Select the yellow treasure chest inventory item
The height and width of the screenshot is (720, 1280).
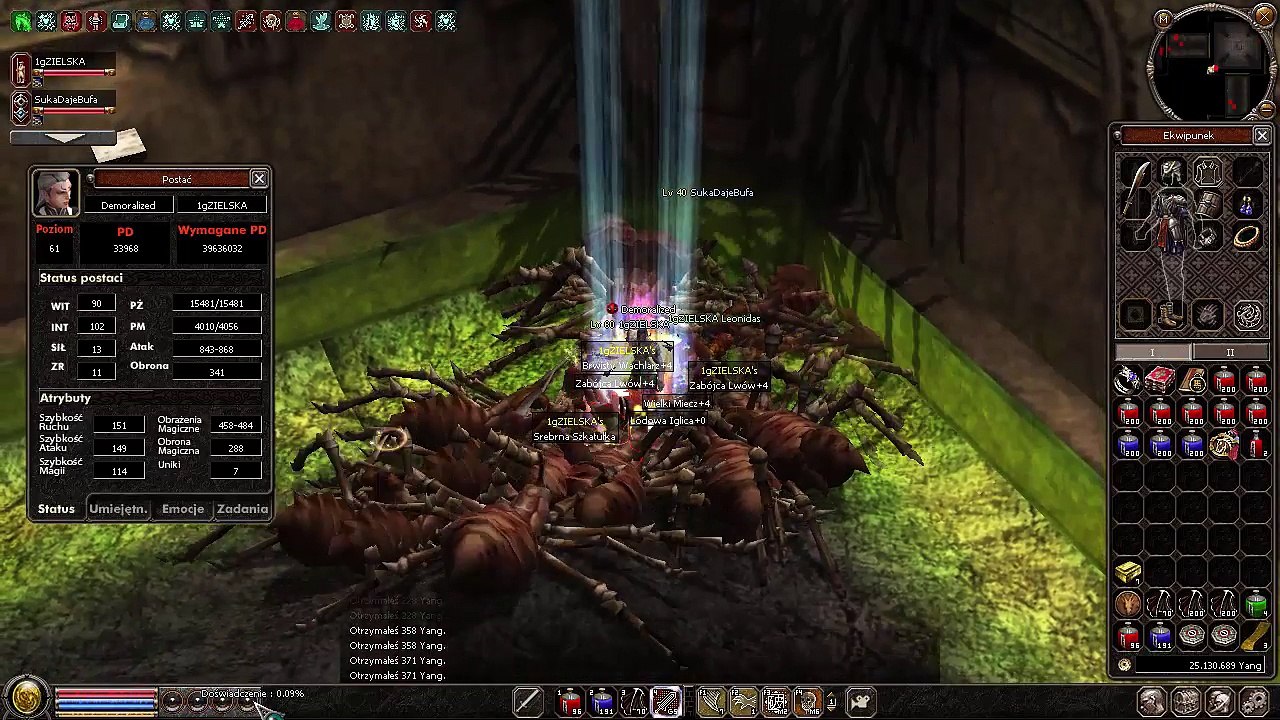pos(1129,572)
